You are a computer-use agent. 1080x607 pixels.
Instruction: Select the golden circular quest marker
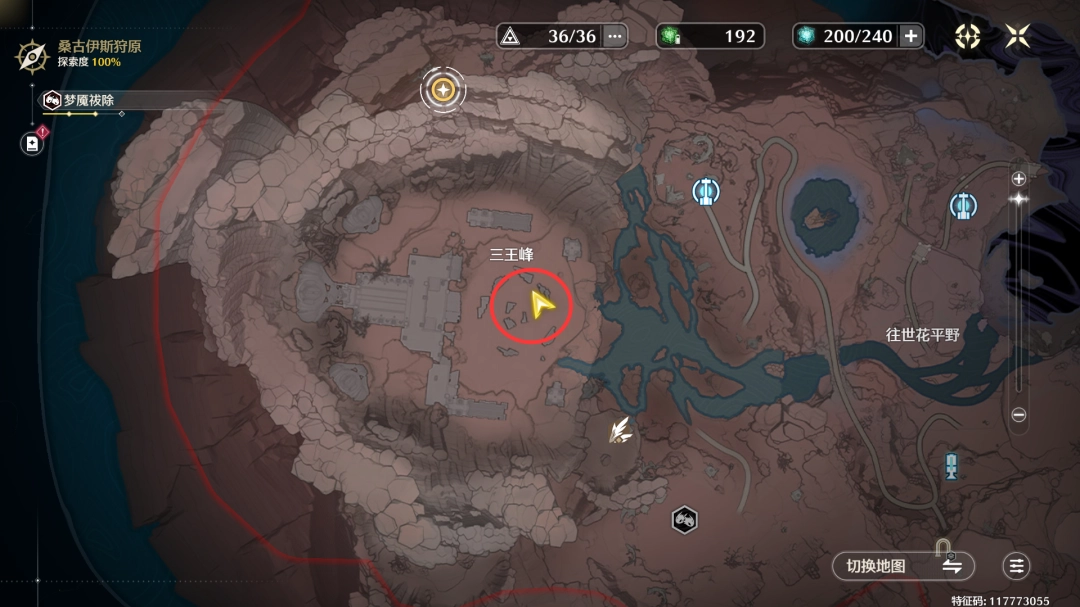click(443, 91)
